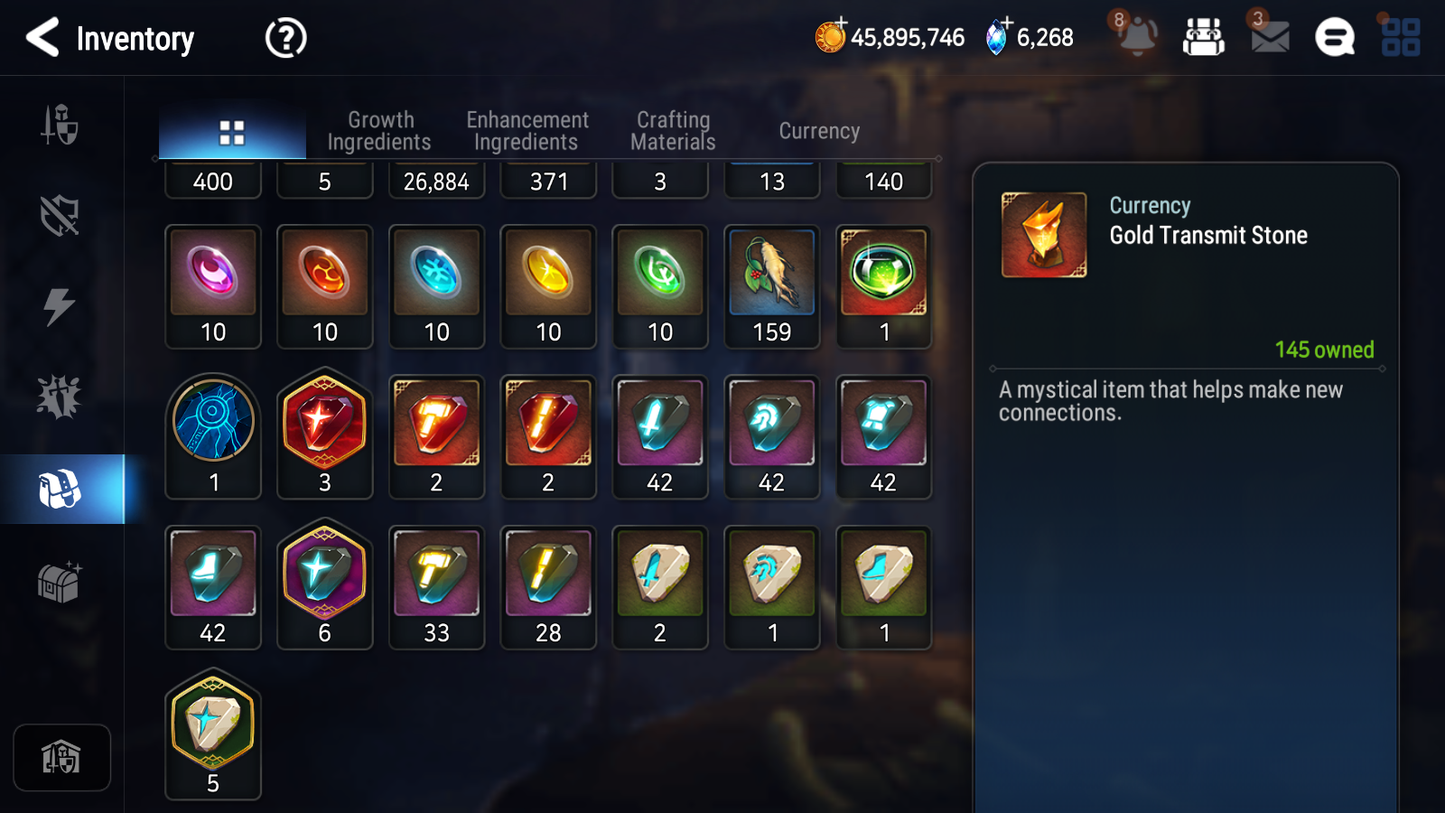
Task: Choose the herb root item with 159
Action: pos(772,286)
